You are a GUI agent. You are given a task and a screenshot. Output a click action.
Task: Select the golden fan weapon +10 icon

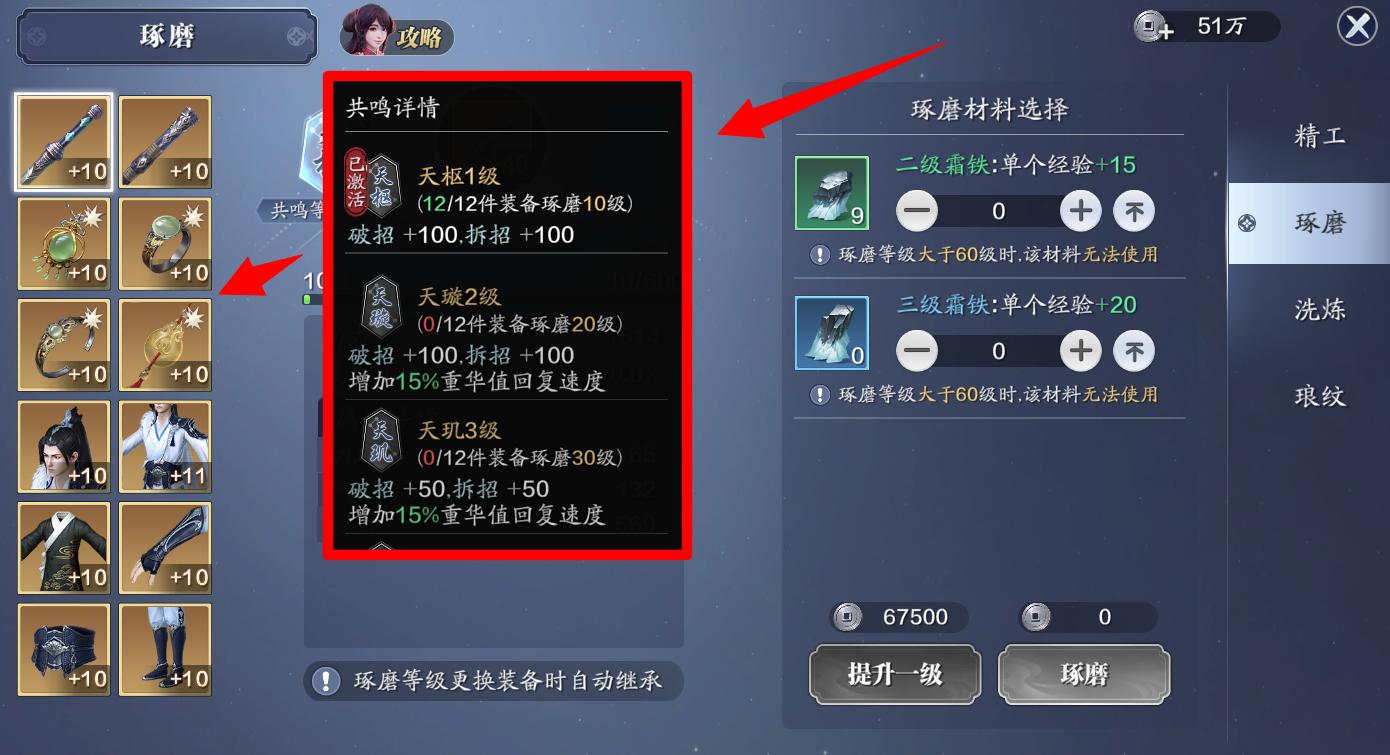click(164, 345)
